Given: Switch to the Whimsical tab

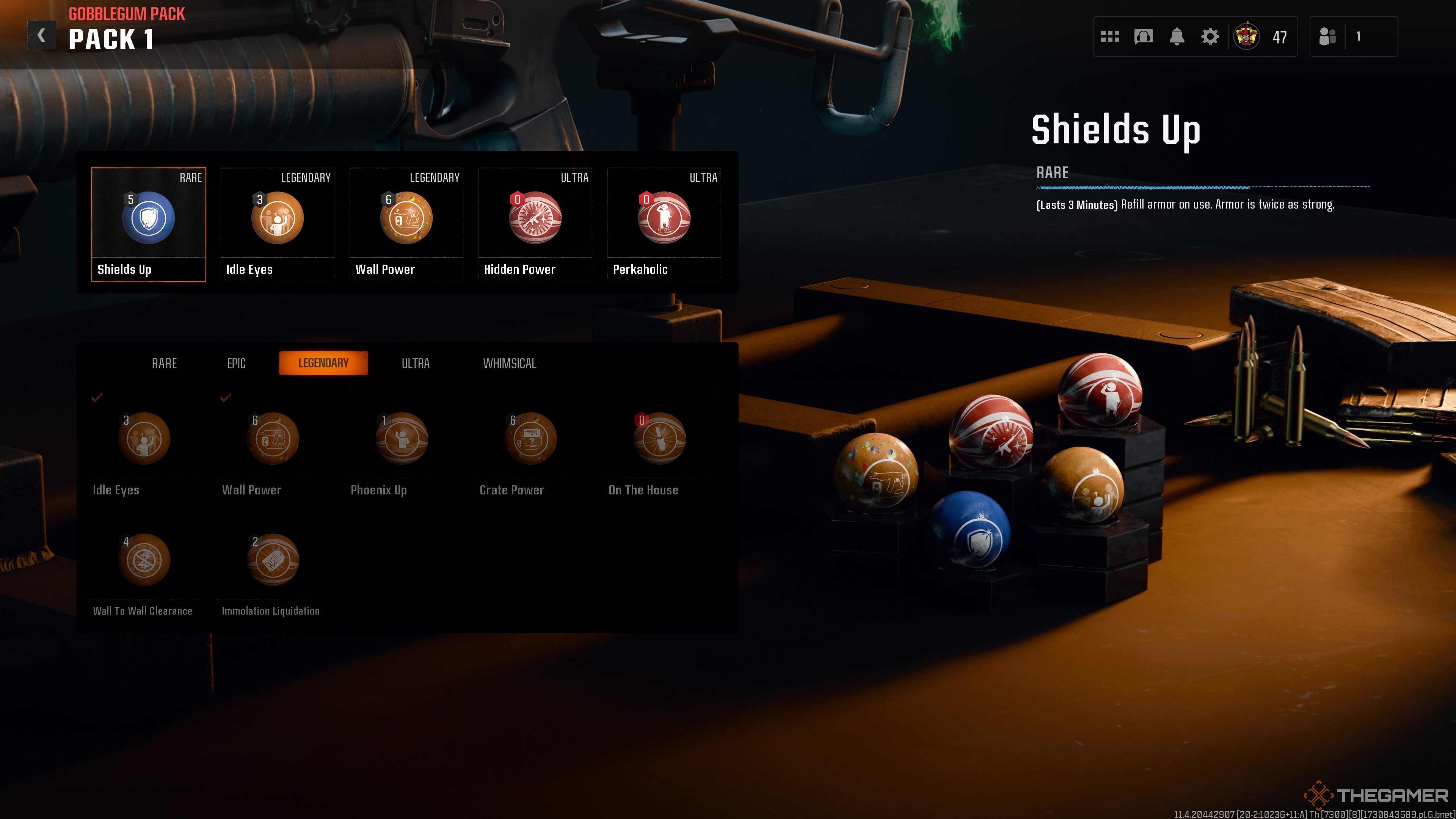Looking at the screenshot, I should tap(509, 364).
